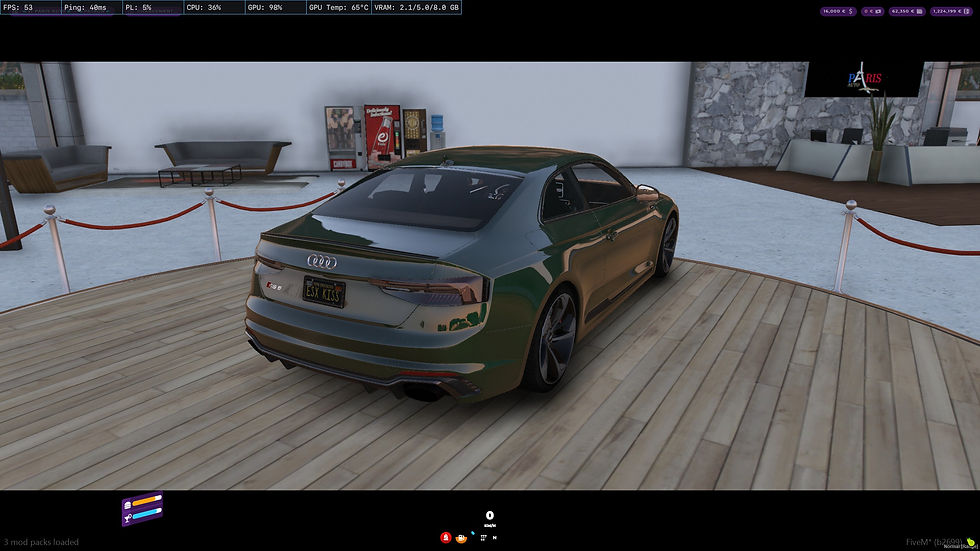Click the orange circular vehicle status icon
980x551 pixels.
461,538
